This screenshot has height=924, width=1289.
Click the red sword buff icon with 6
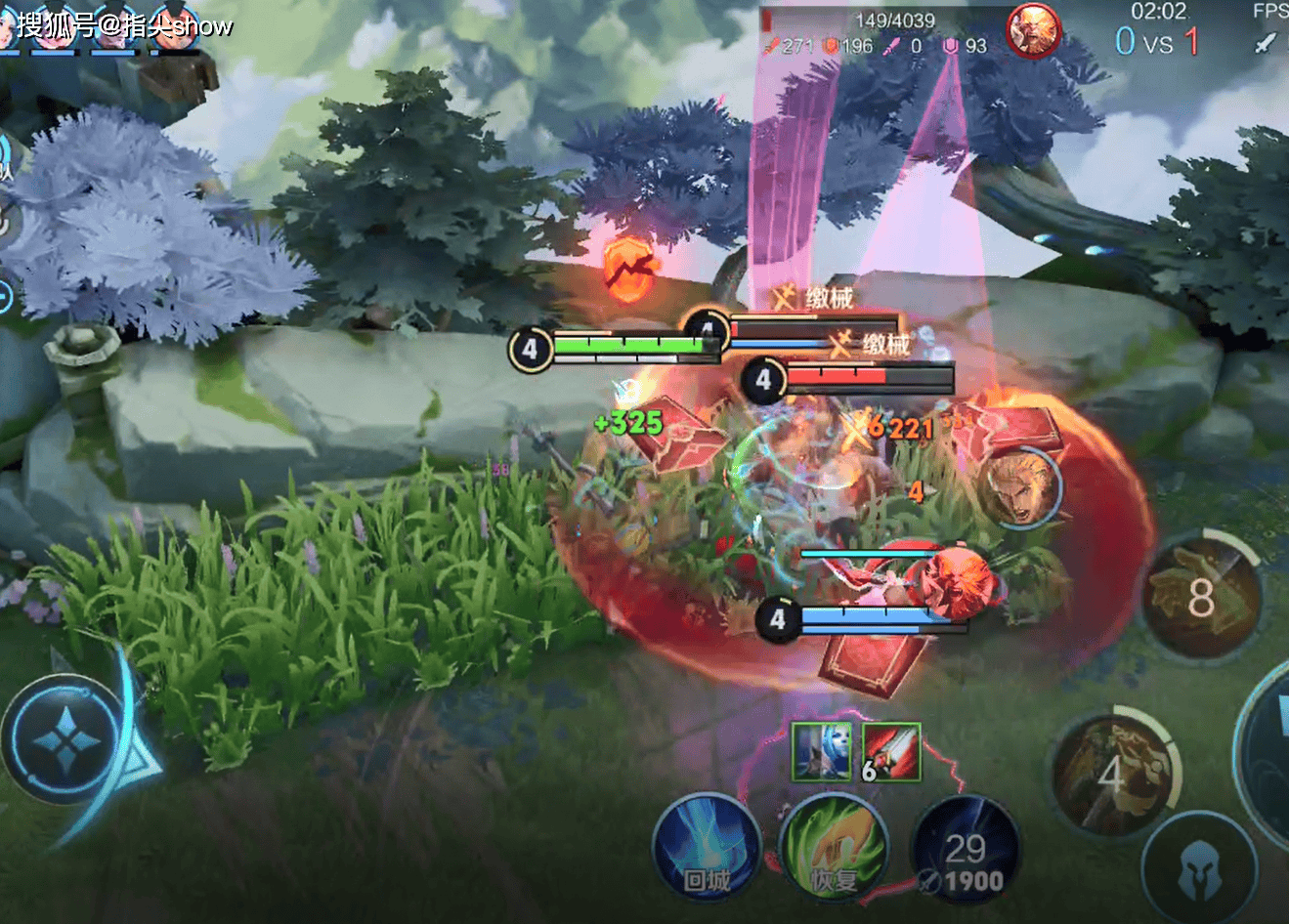891,751
